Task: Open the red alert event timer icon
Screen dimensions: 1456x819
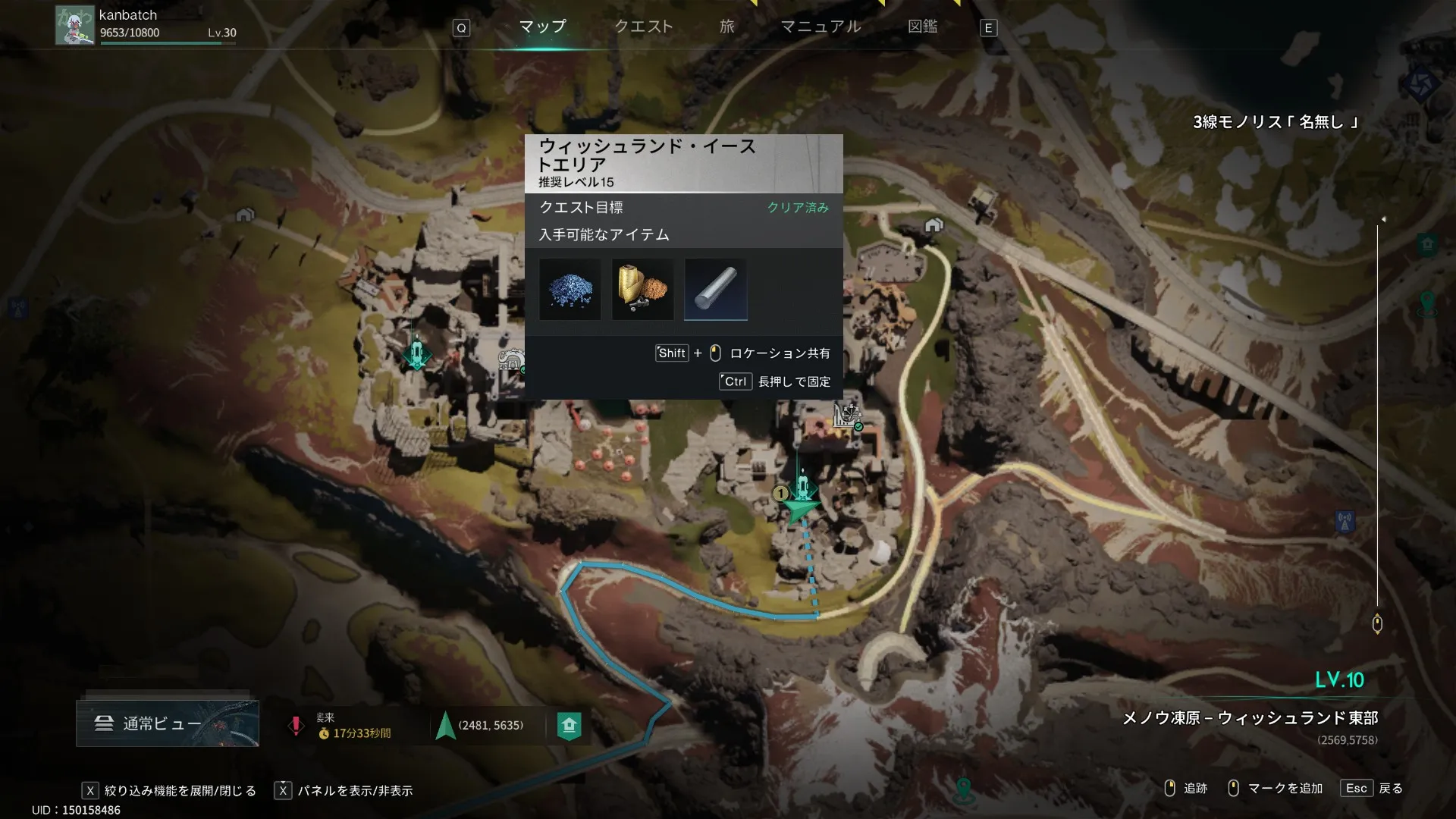Action: [x=296, y=726]
